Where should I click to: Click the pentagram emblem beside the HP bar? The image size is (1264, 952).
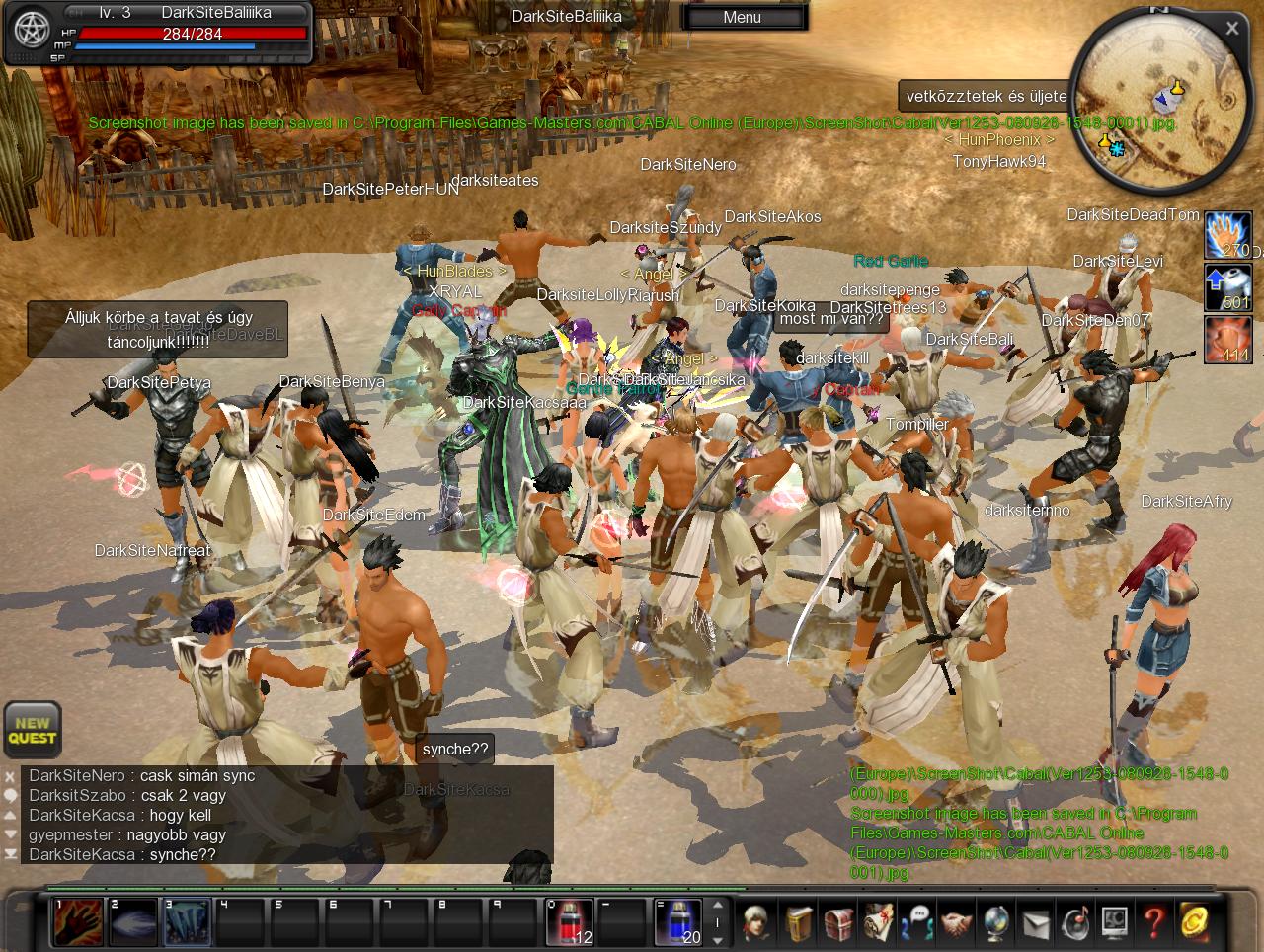click(29, 30)
